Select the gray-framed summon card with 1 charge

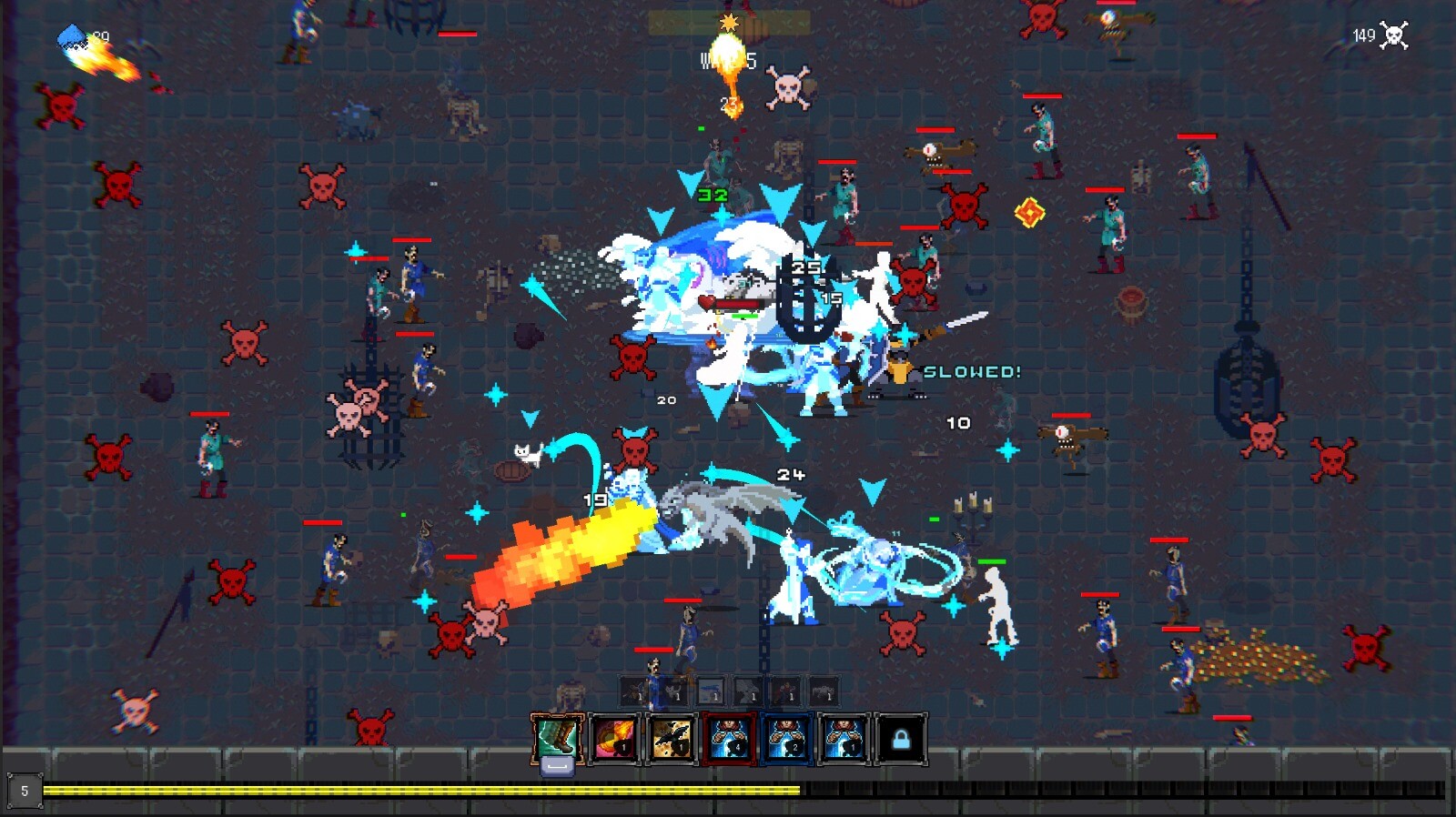point(842,737)
